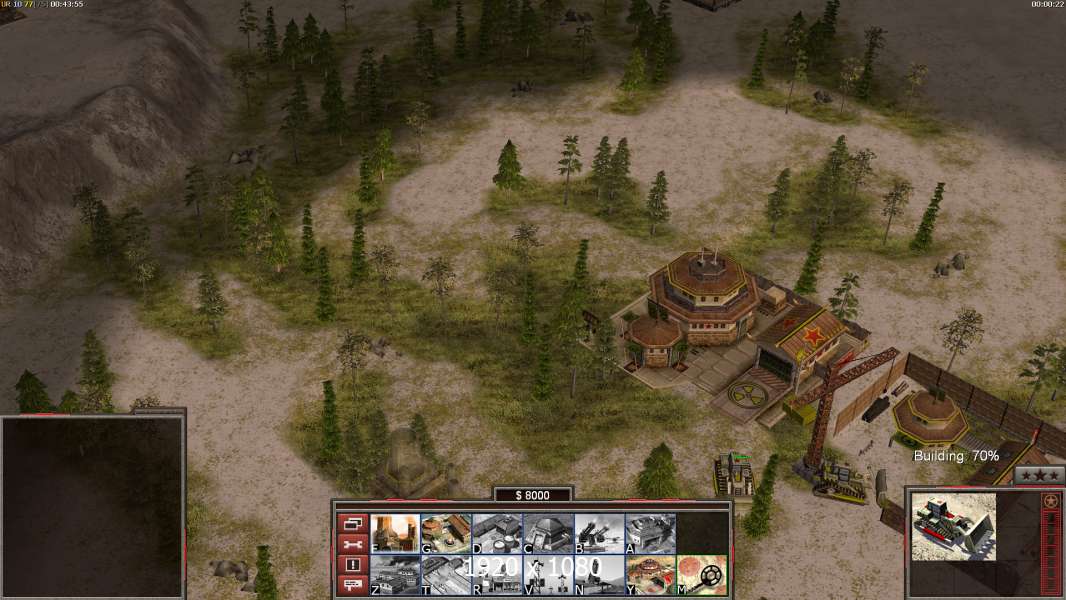Choose the command center build icon Y
The image size is (1066, 600).
point(650,575)
